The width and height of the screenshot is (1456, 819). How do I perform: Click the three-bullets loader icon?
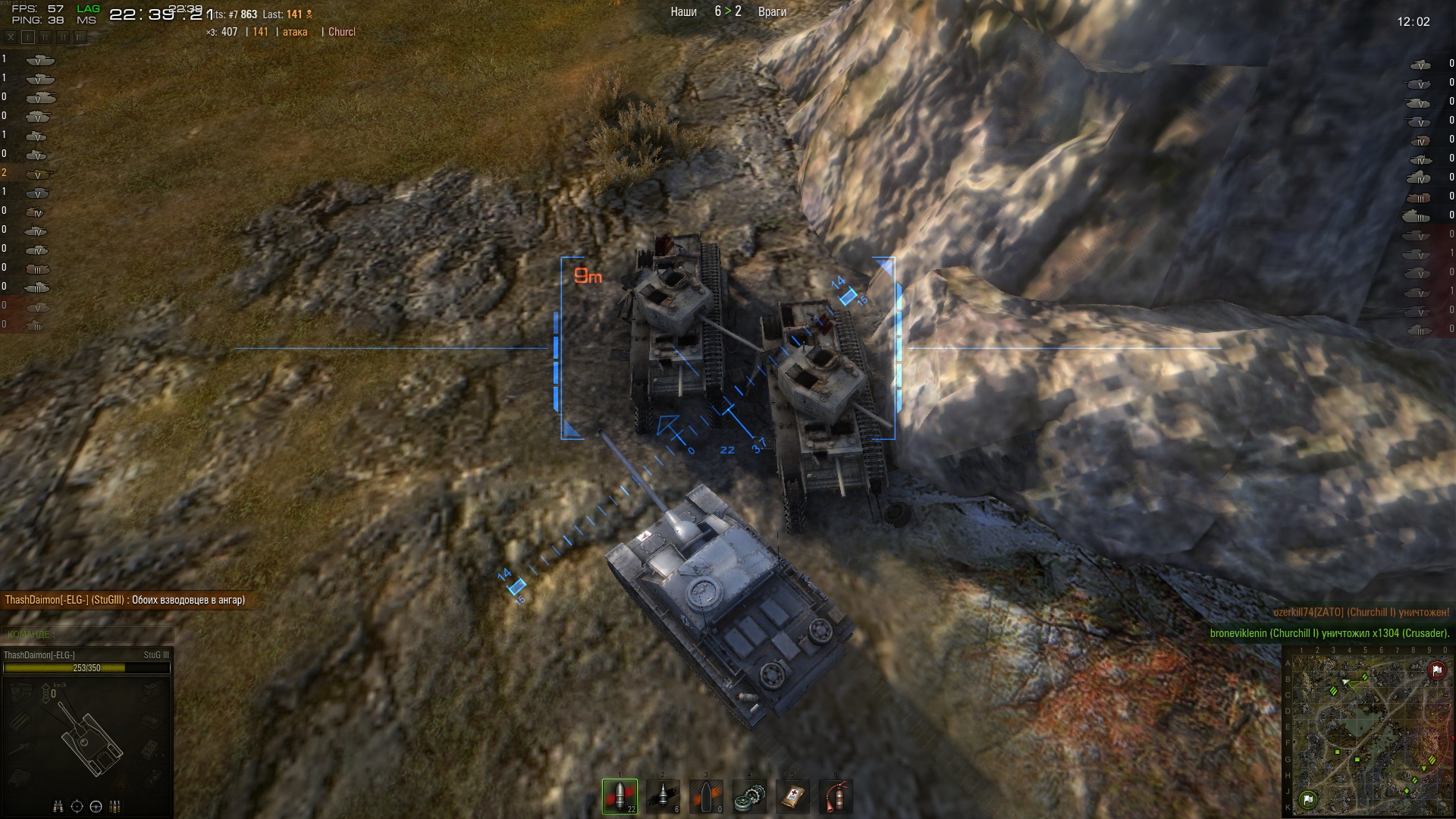tap(116, 806)
